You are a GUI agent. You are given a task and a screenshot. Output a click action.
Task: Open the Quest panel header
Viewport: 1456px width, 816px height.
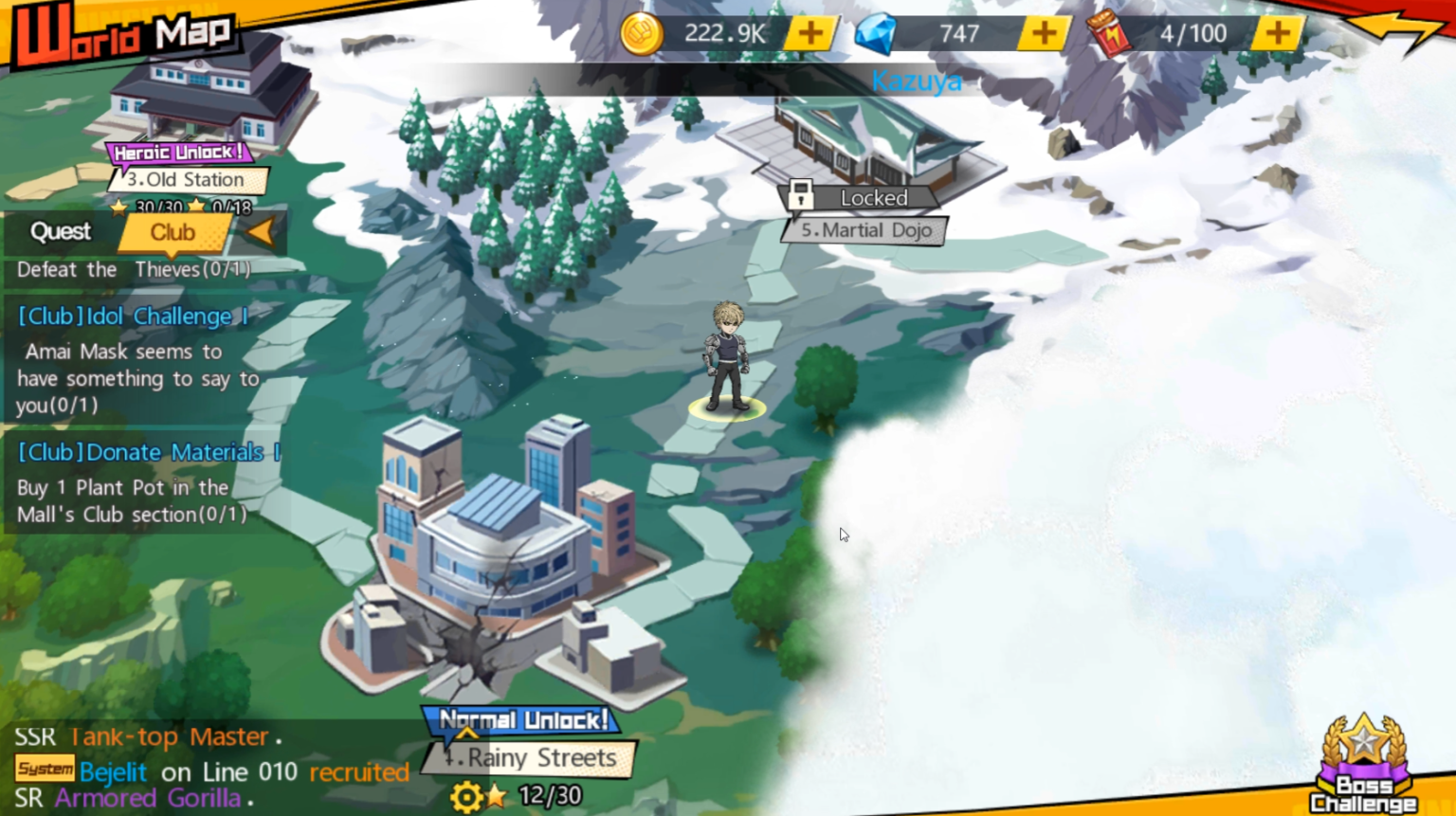pos(59,231)
